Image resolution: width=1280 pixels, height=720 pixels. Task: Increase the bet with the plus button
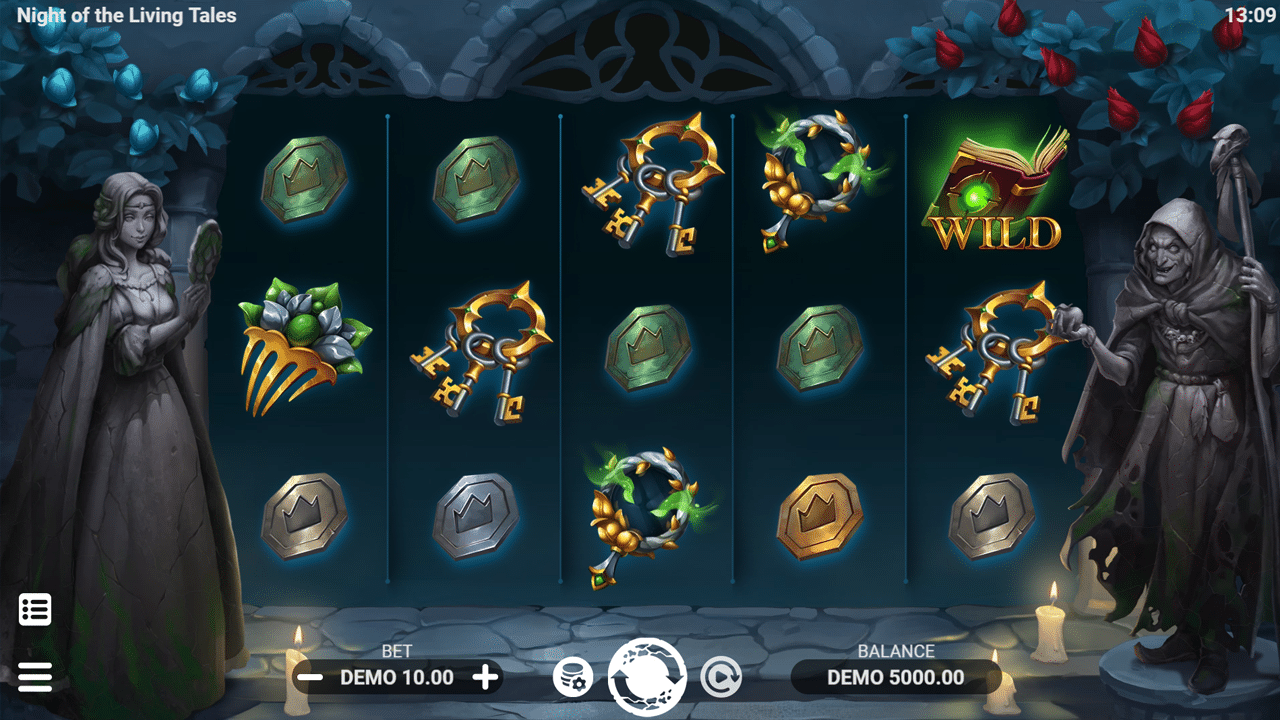coord(485,678)
